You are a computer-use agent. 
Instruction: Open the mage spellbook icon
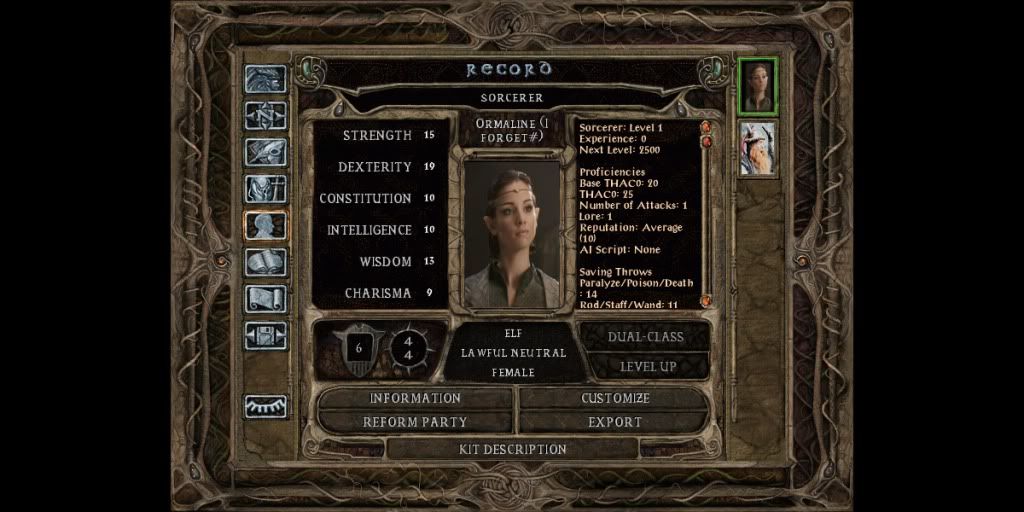pyautogui.click(x=266, y=262)
